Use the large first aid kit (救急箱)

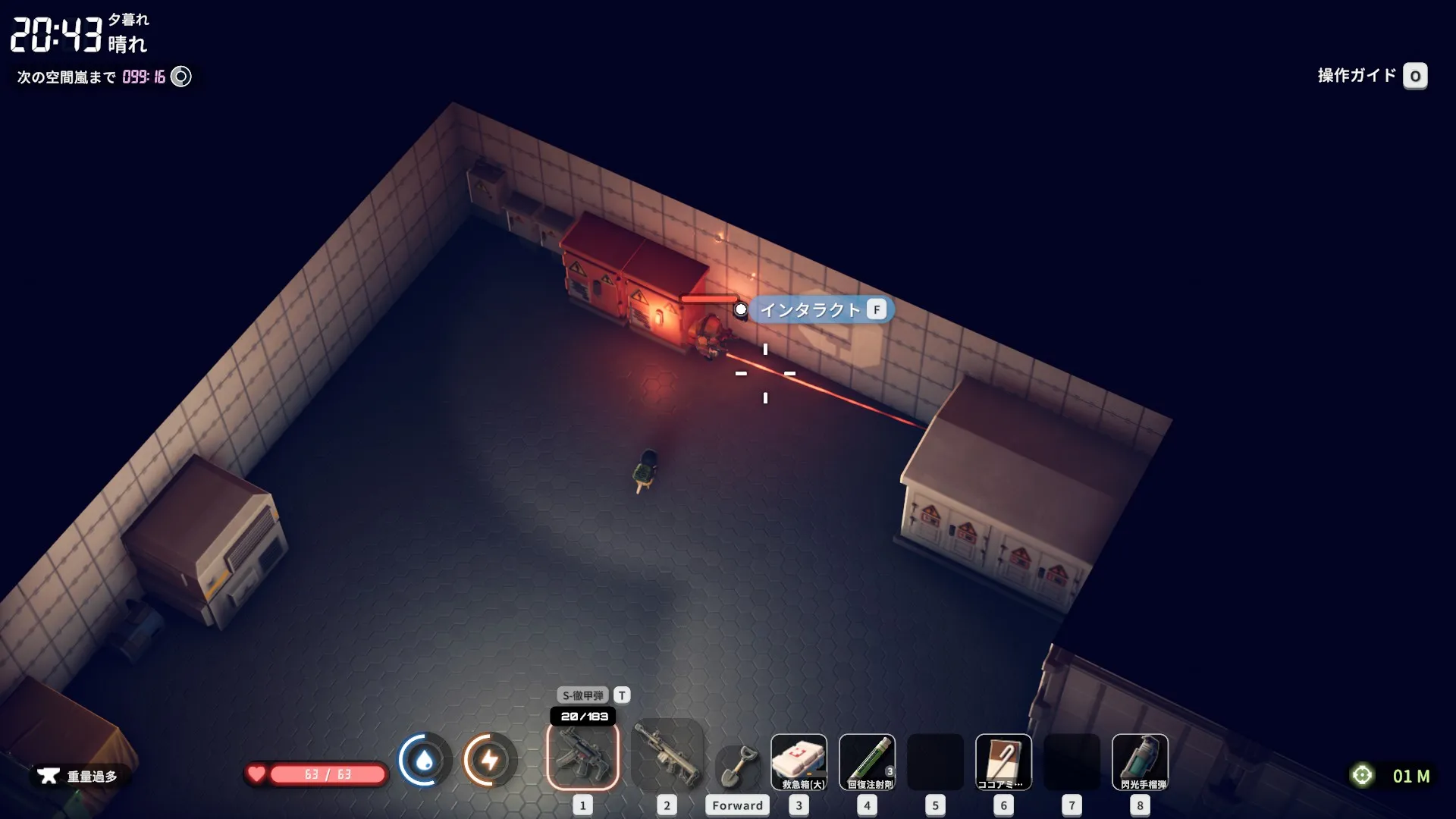click(x=799, y=761)
